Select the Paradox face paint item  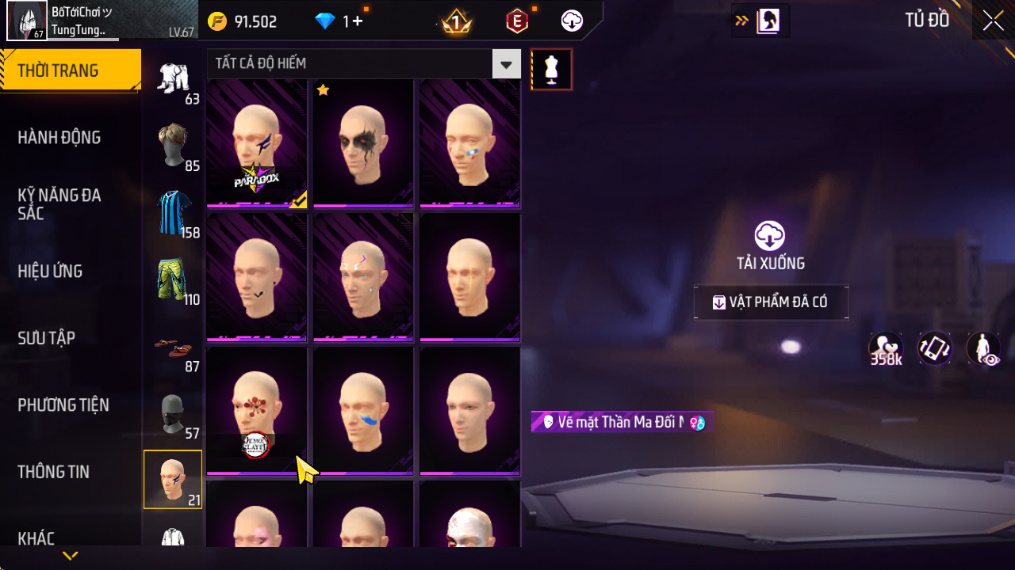[x=257, y=143]
